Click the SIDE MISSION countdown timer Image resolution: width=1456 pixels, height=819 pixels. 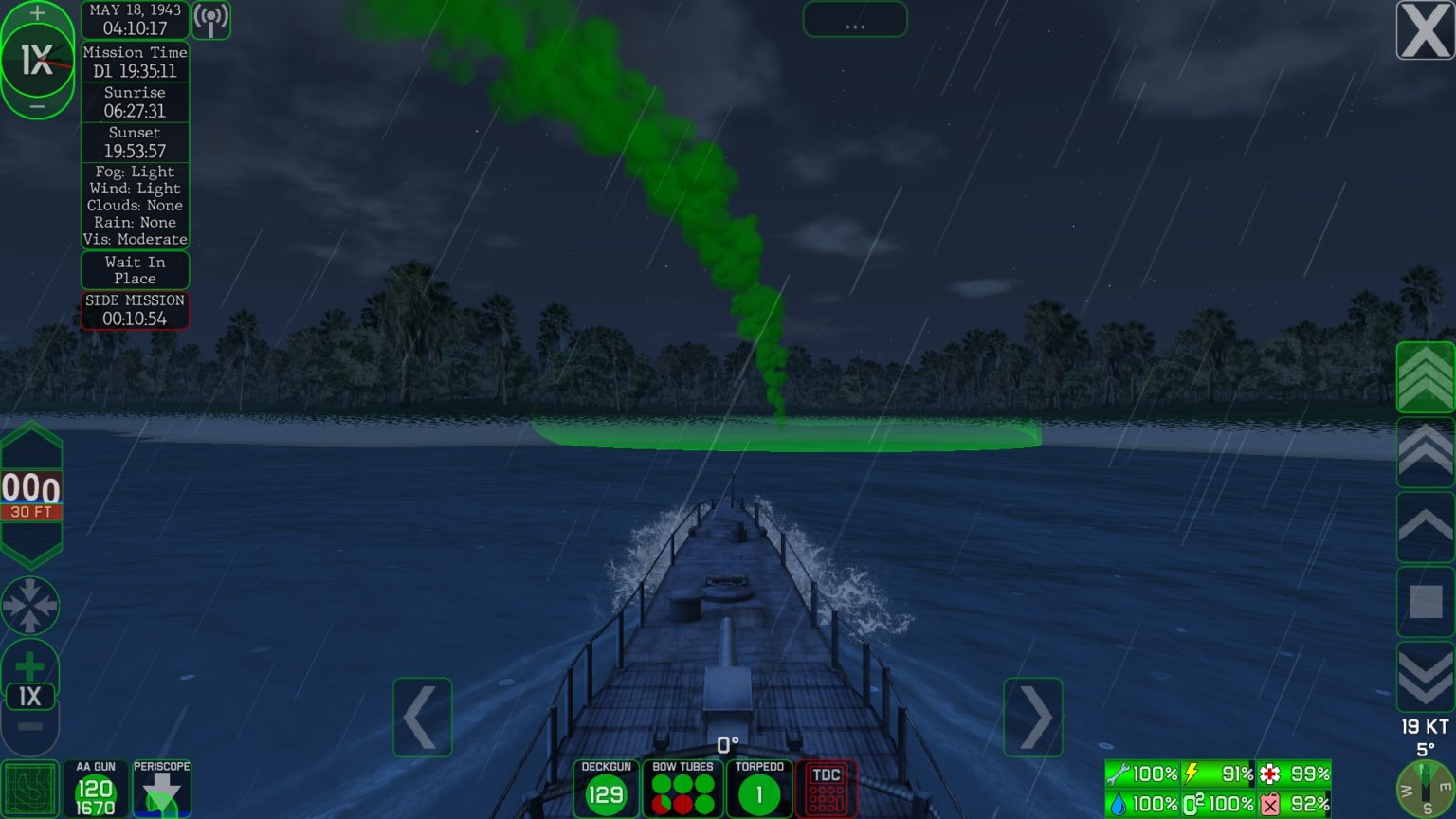click(x=135, y=309)
